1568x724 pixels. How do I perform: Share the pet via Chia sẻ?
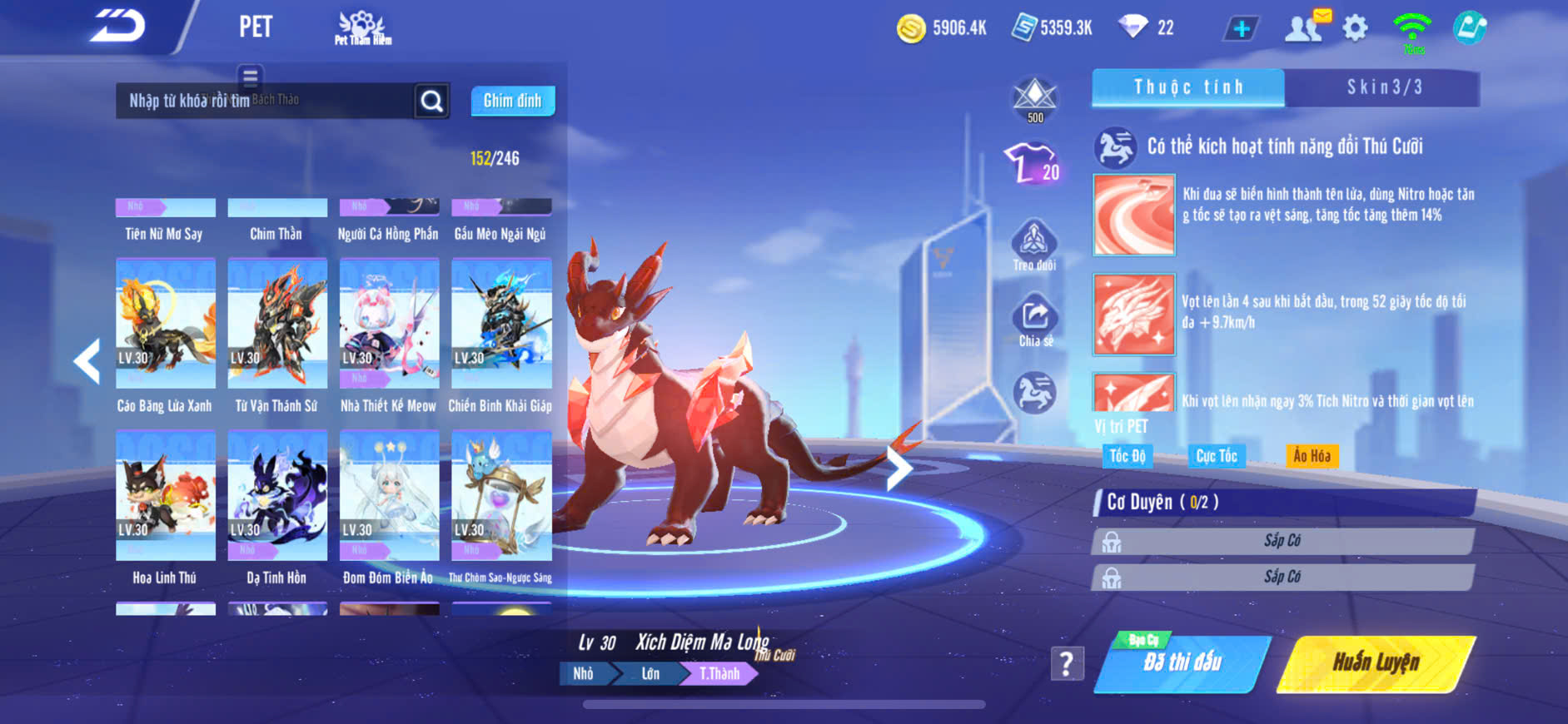[1034, 320]
